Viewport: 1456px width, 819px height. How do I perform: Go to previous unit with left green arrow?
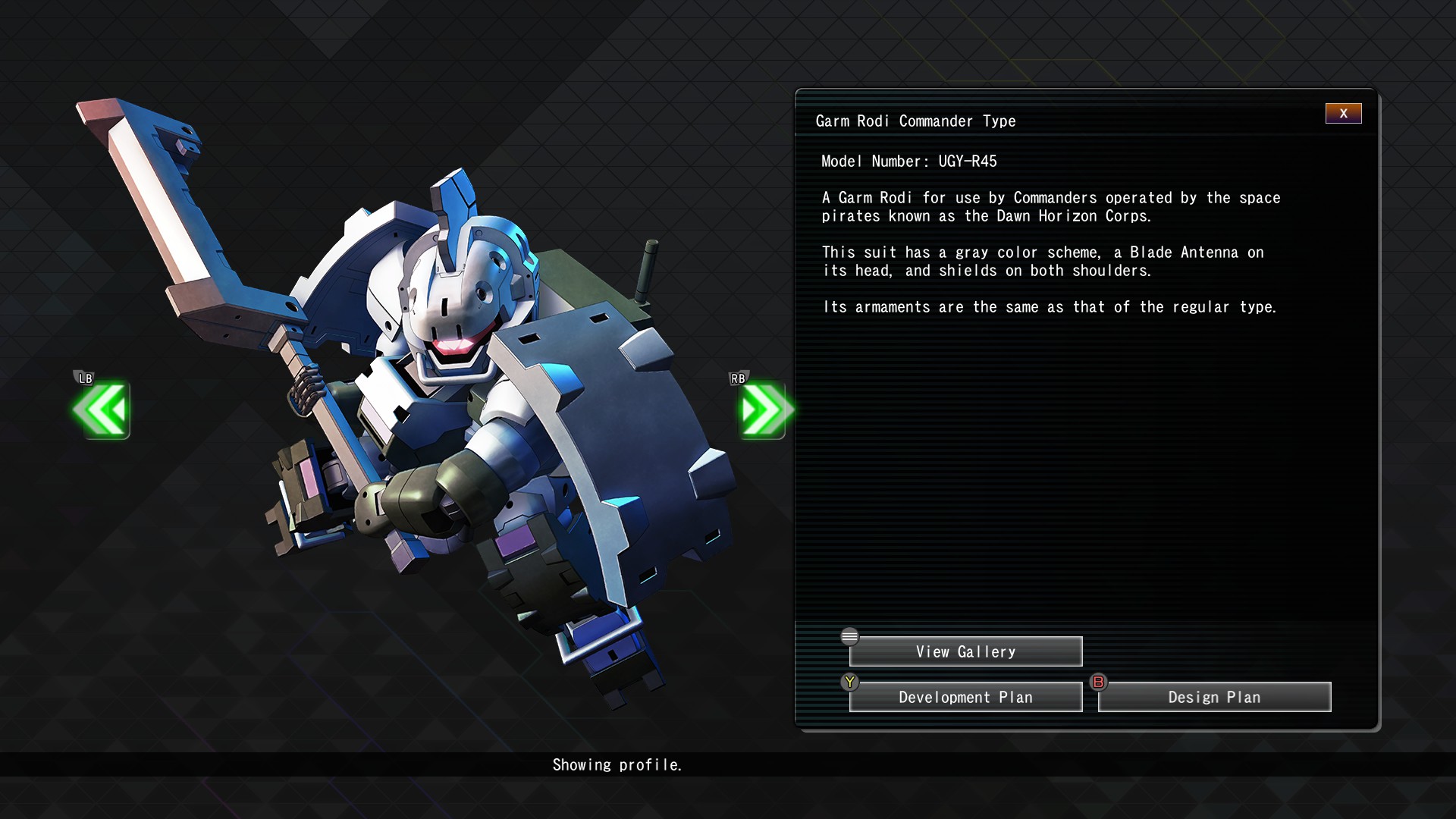102,410
